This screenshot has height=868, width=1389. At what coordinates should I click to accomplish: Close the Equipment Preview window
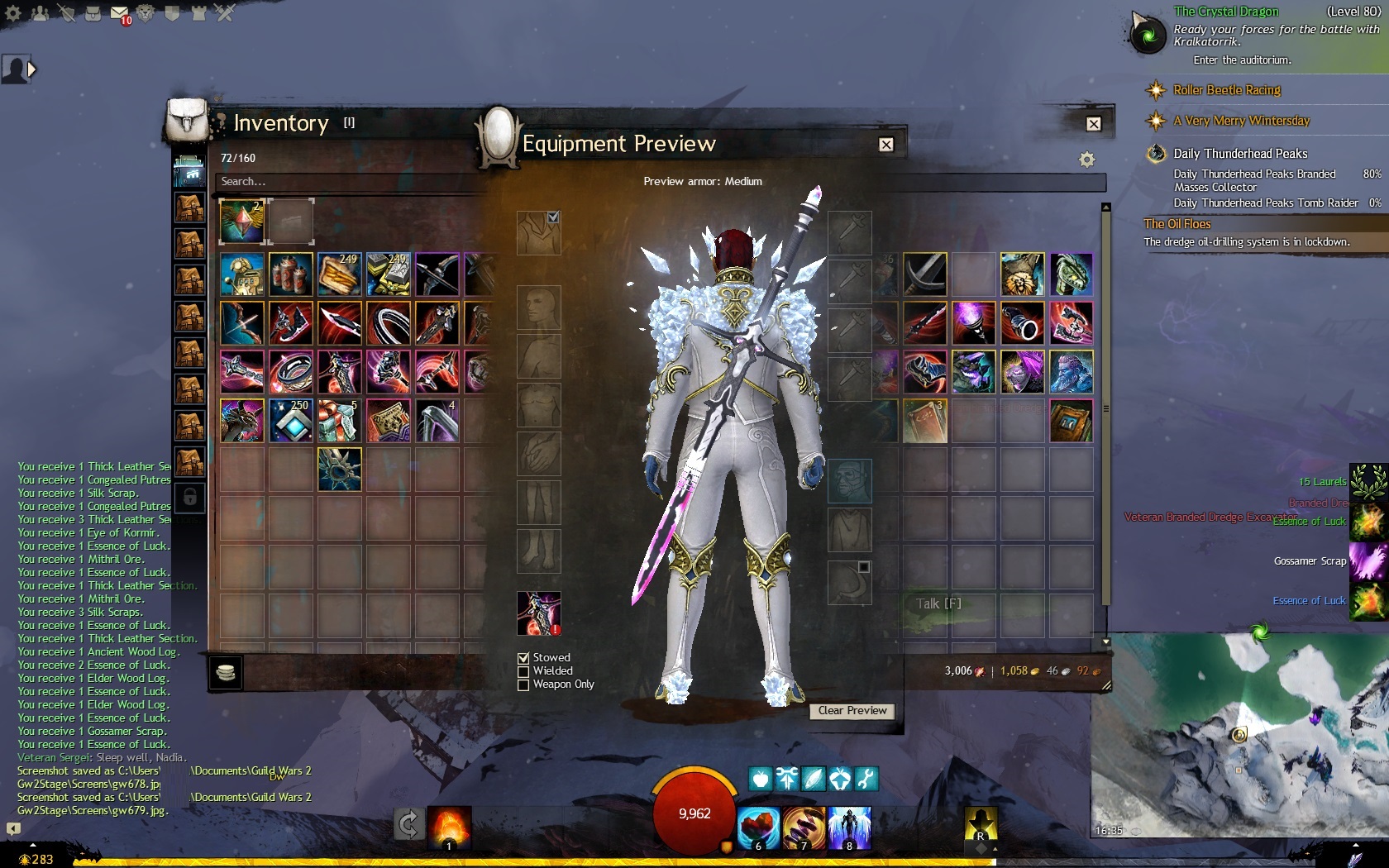point(886,145)
